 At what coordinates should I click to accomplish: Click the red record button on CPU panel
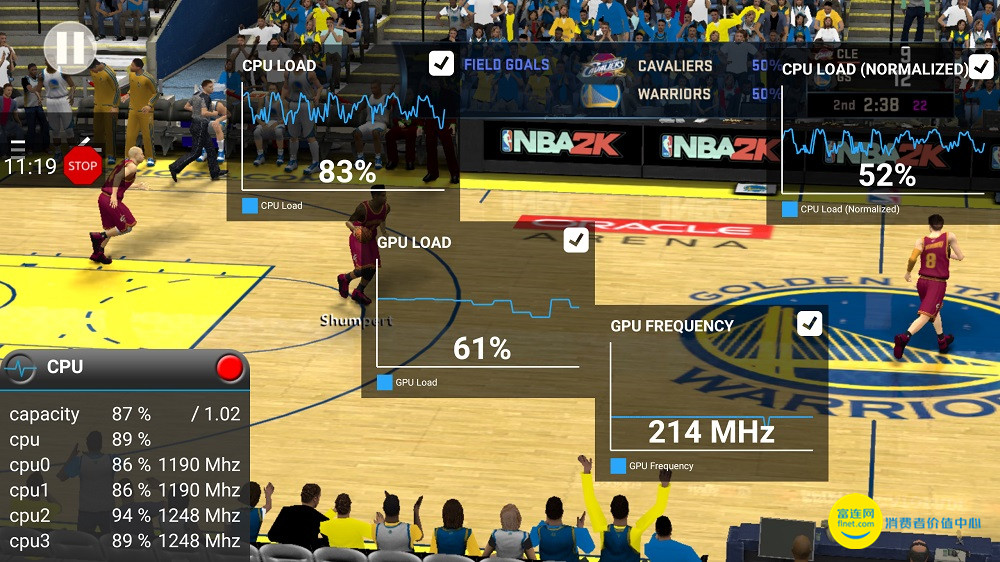(230, 368)
